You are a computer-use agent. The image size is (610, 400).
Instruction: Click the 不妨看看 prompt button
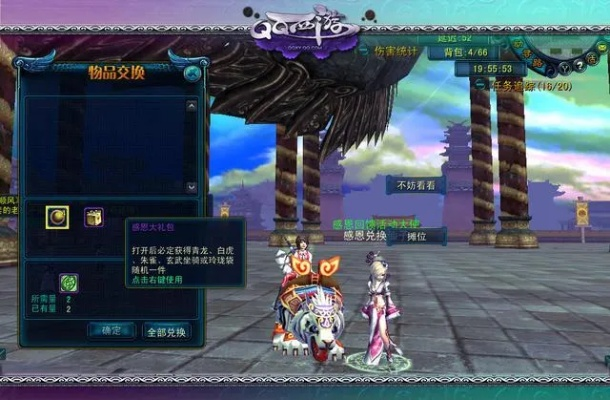pos(416,185)
